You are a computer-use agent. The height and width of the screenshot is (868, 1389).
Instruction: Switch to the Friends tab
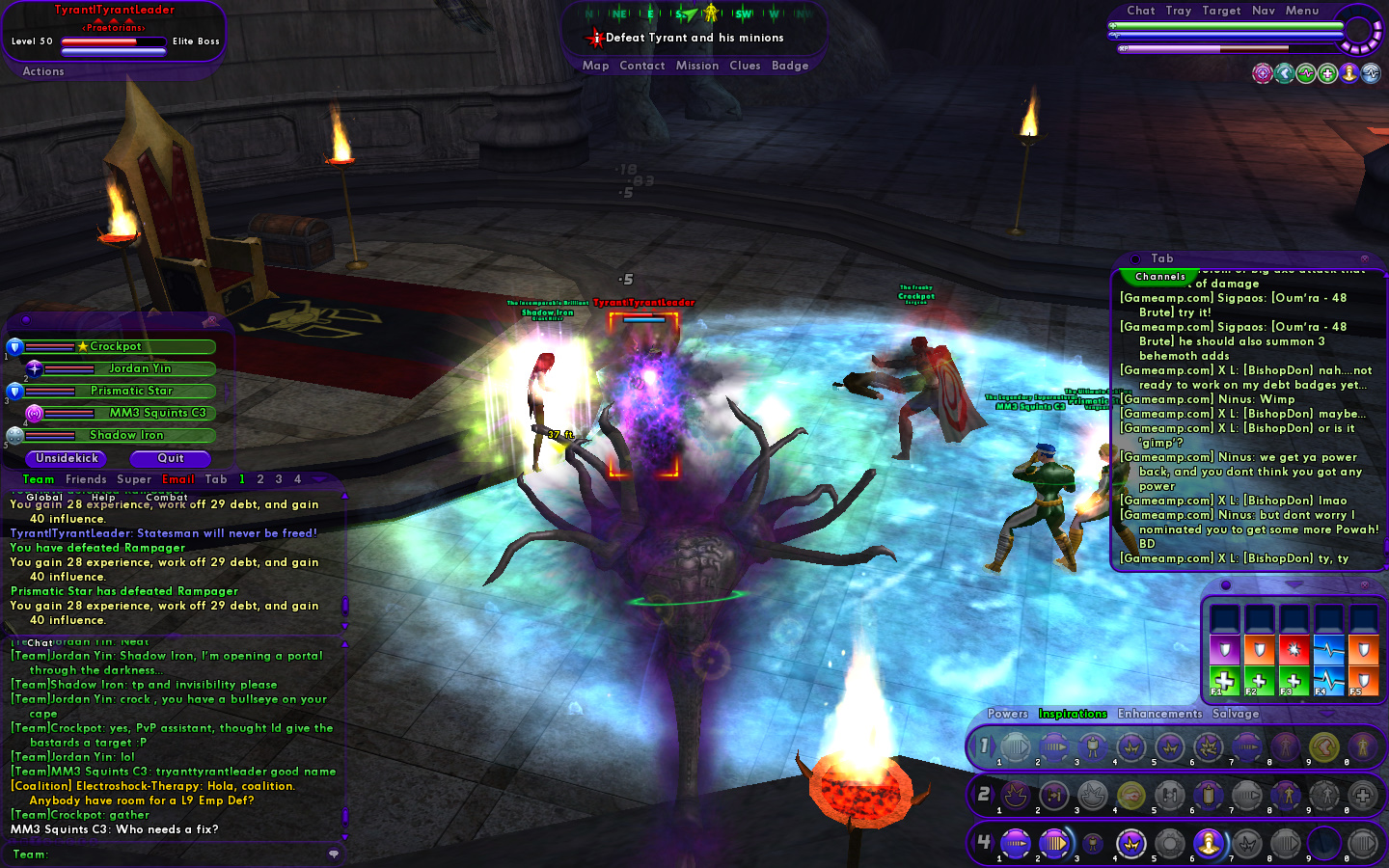86,479
